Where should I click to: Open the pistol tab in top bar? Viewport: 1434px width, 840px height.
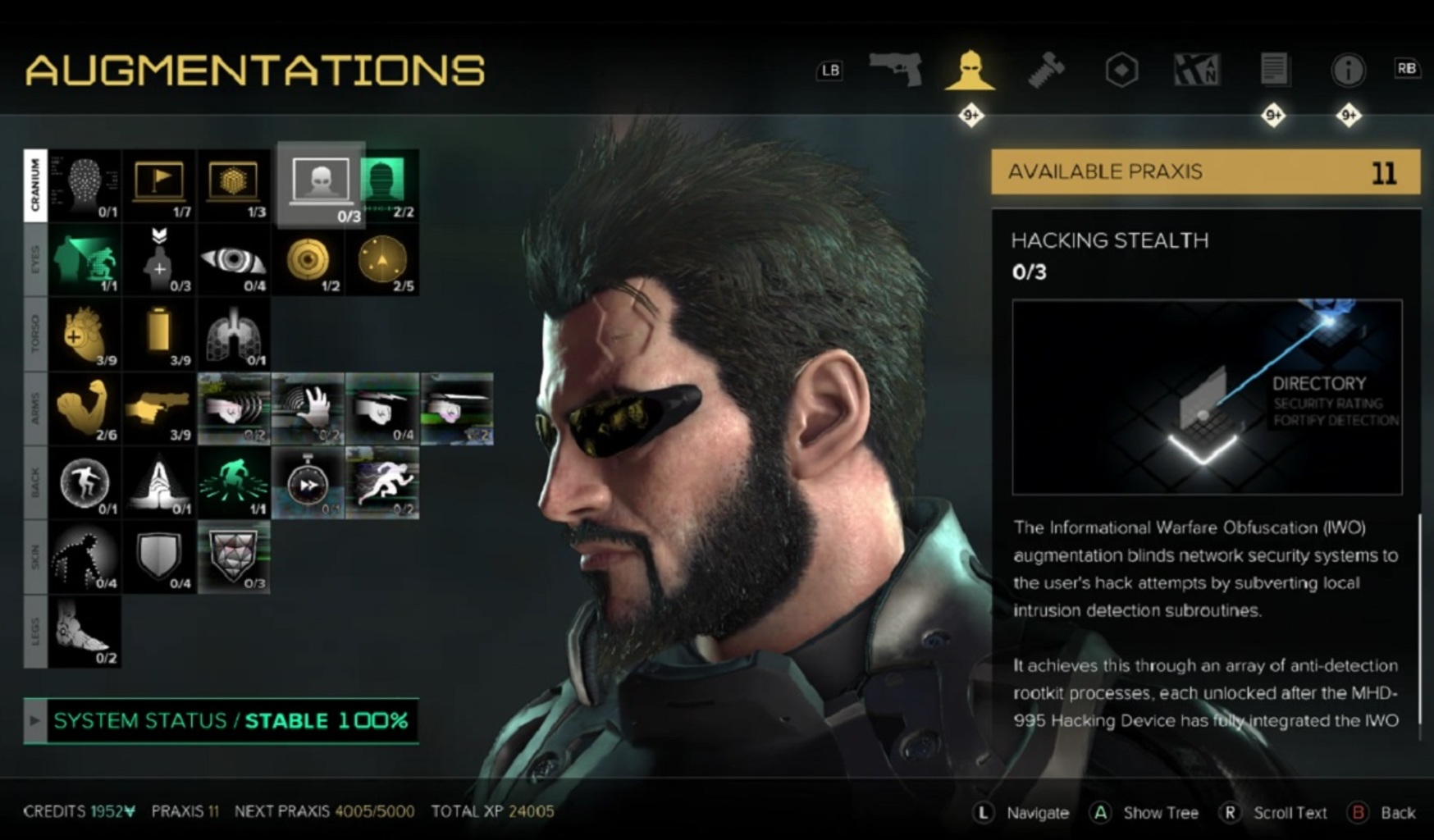[896, 70]
